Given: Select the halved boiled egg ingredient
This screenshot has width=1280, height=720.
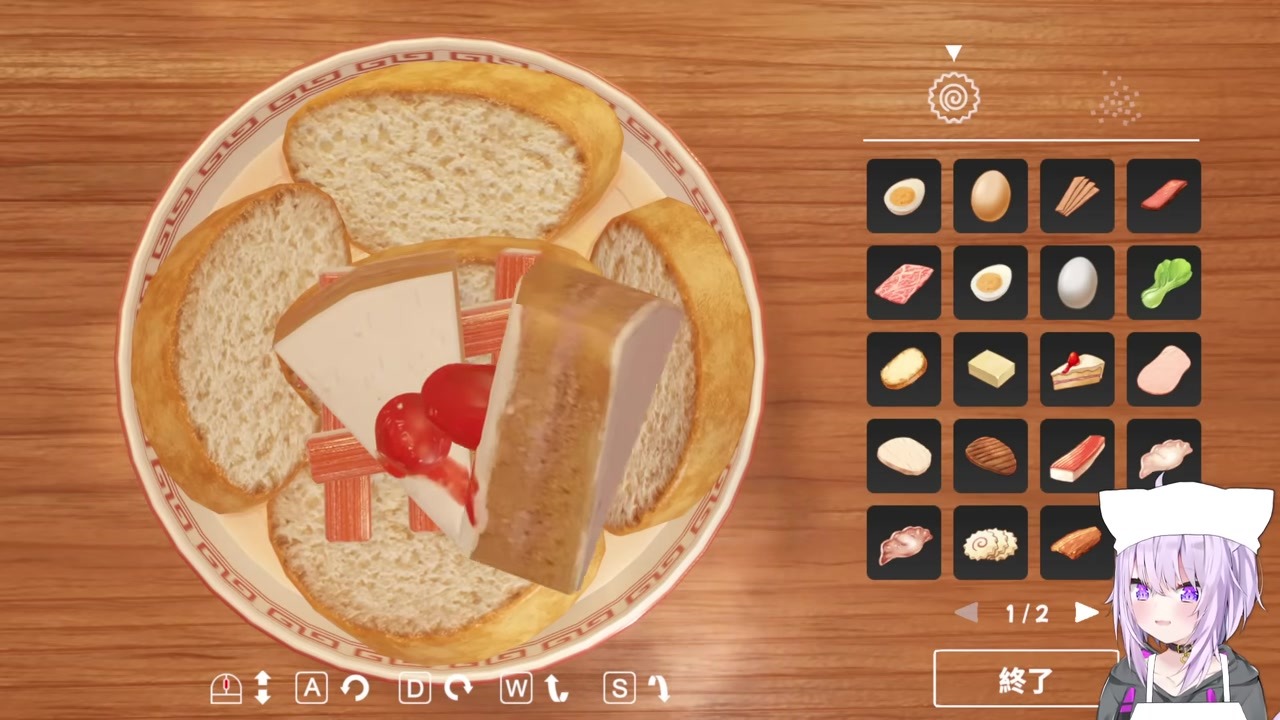Looking at the screenshot, I should [903, 195].
